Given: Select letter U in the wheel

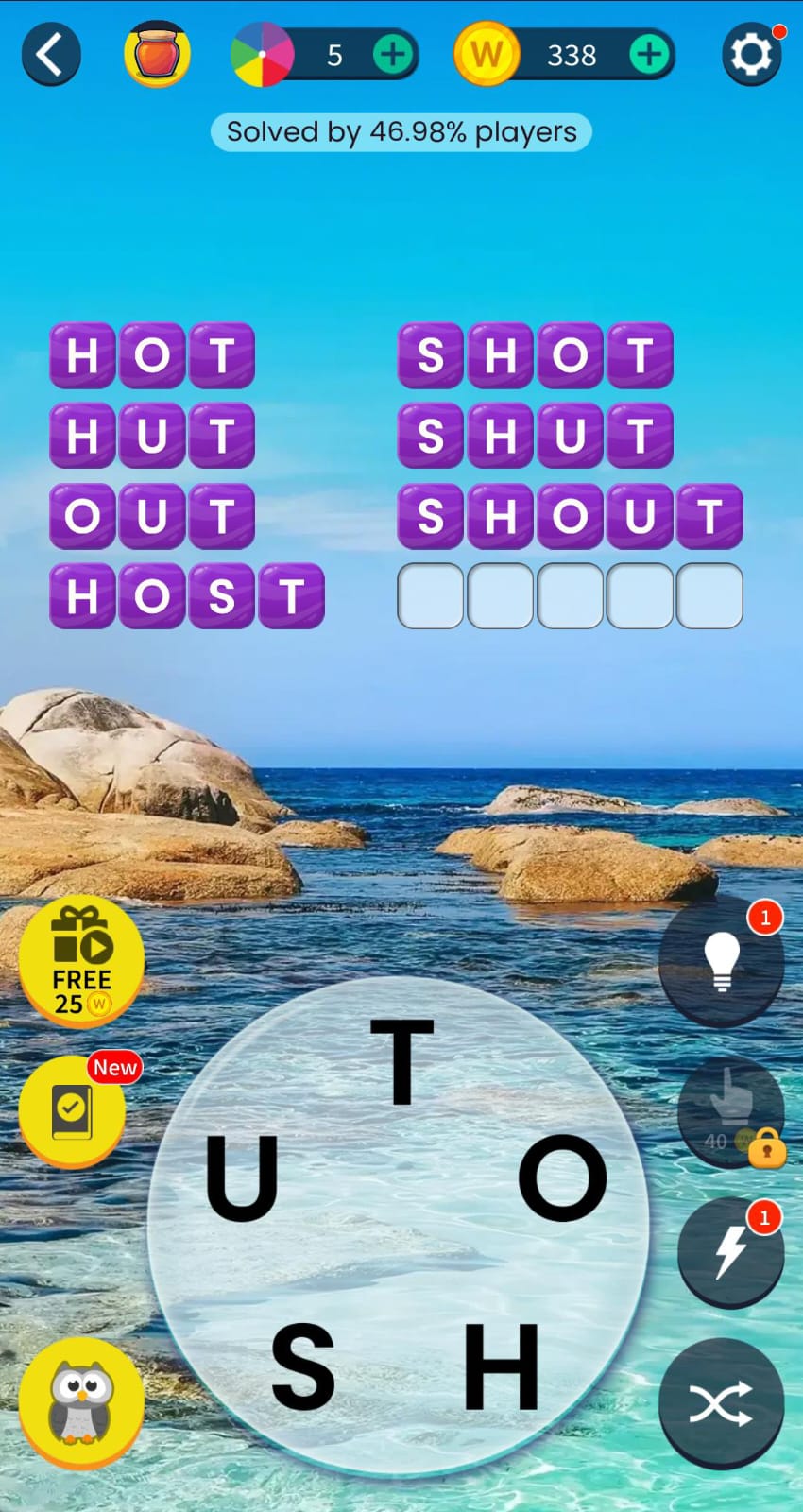Looking at the screenshot, I should (x=242, y=1177).
